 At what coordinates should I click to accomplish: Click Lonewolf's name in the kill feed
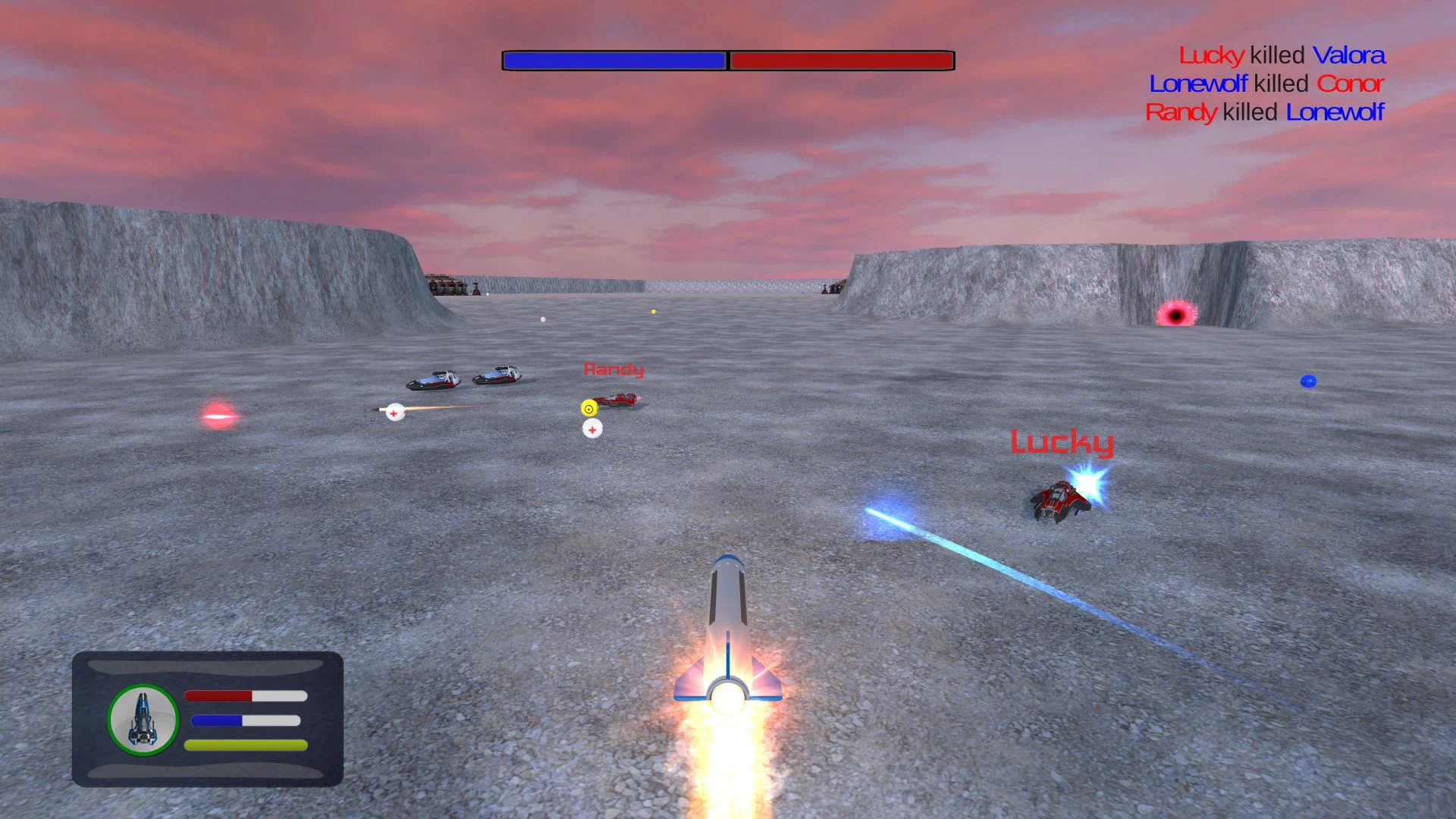[1199, 83]
